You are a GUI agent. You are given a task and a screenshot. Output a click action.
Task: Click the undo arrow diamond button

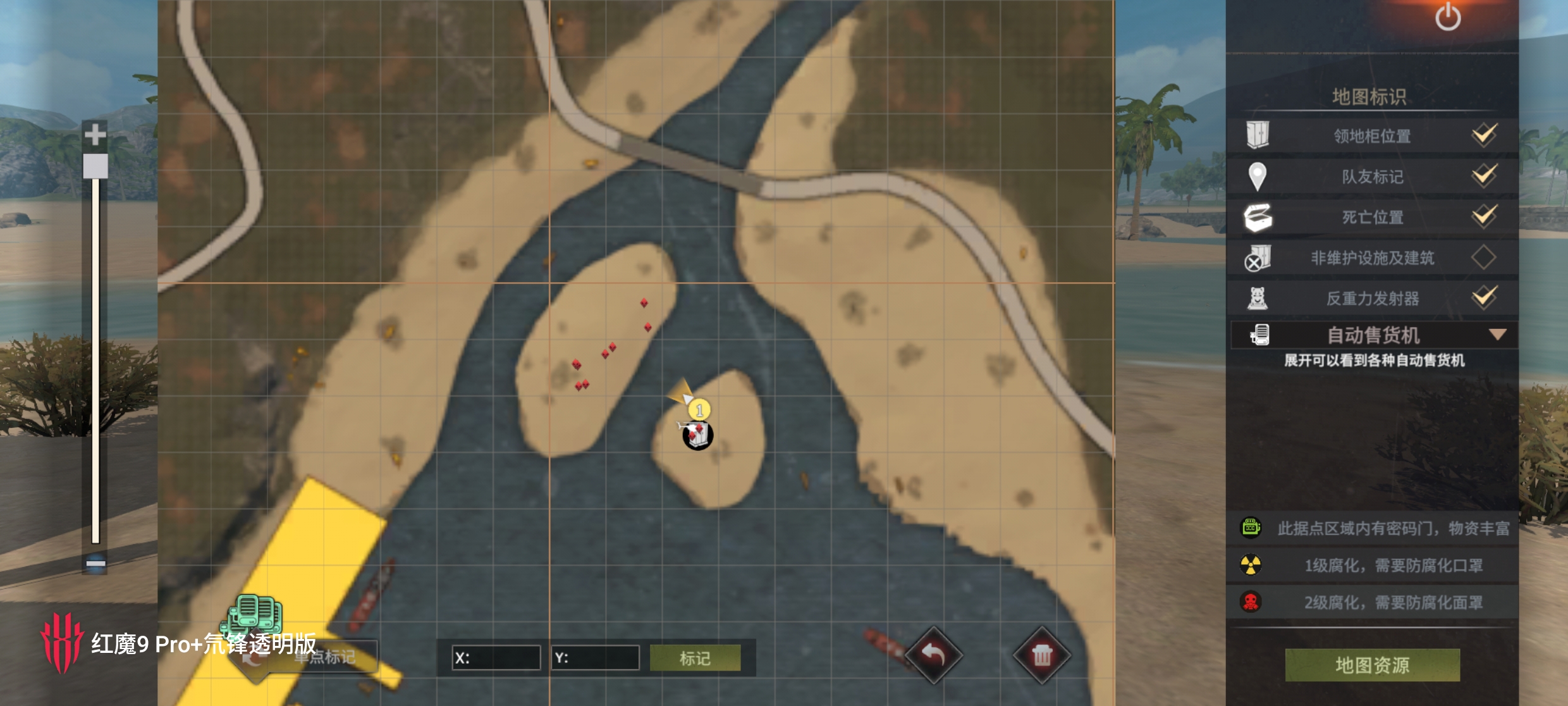(933, 655)
